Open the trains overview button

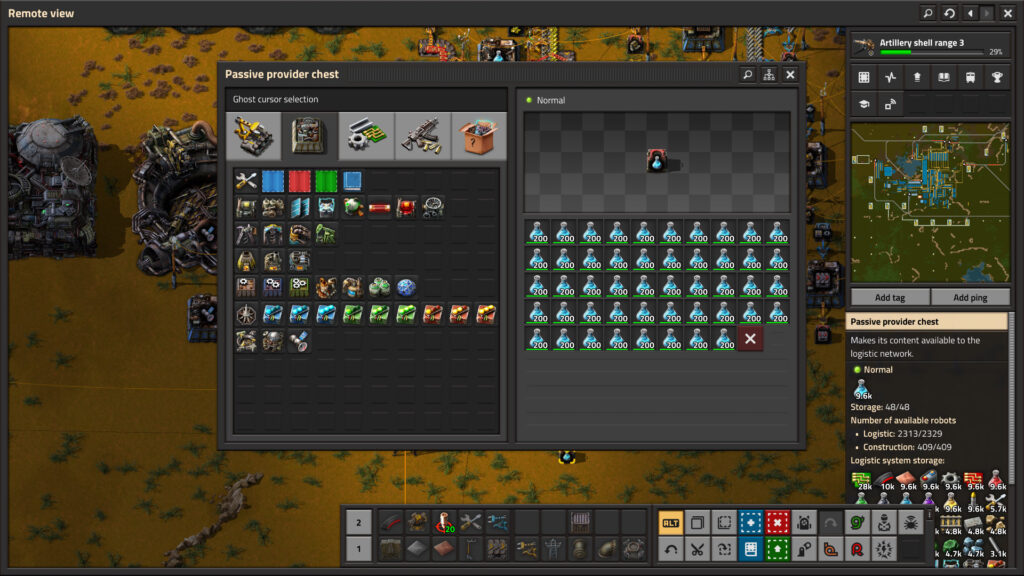[969, 77]
